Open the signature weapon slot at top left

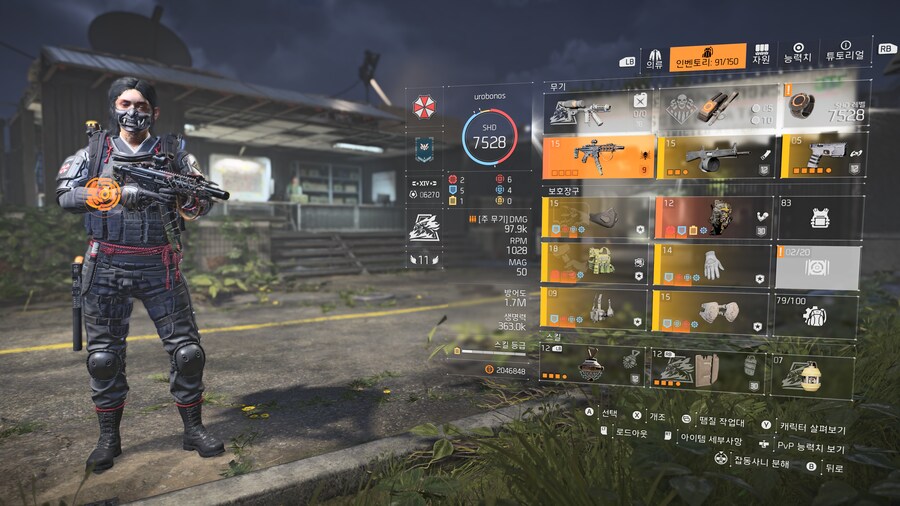click(x=595, y=111)
